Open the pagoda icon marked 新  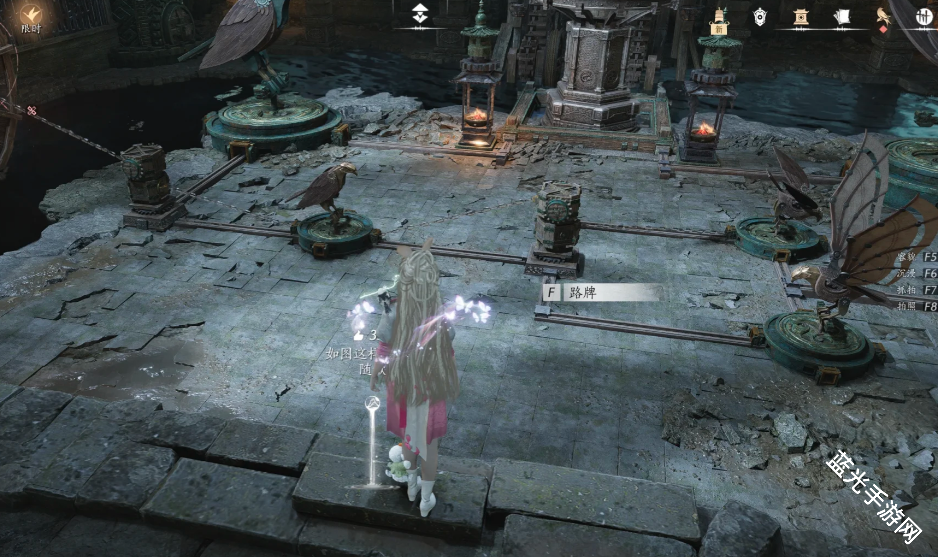[x=719, y=16]
